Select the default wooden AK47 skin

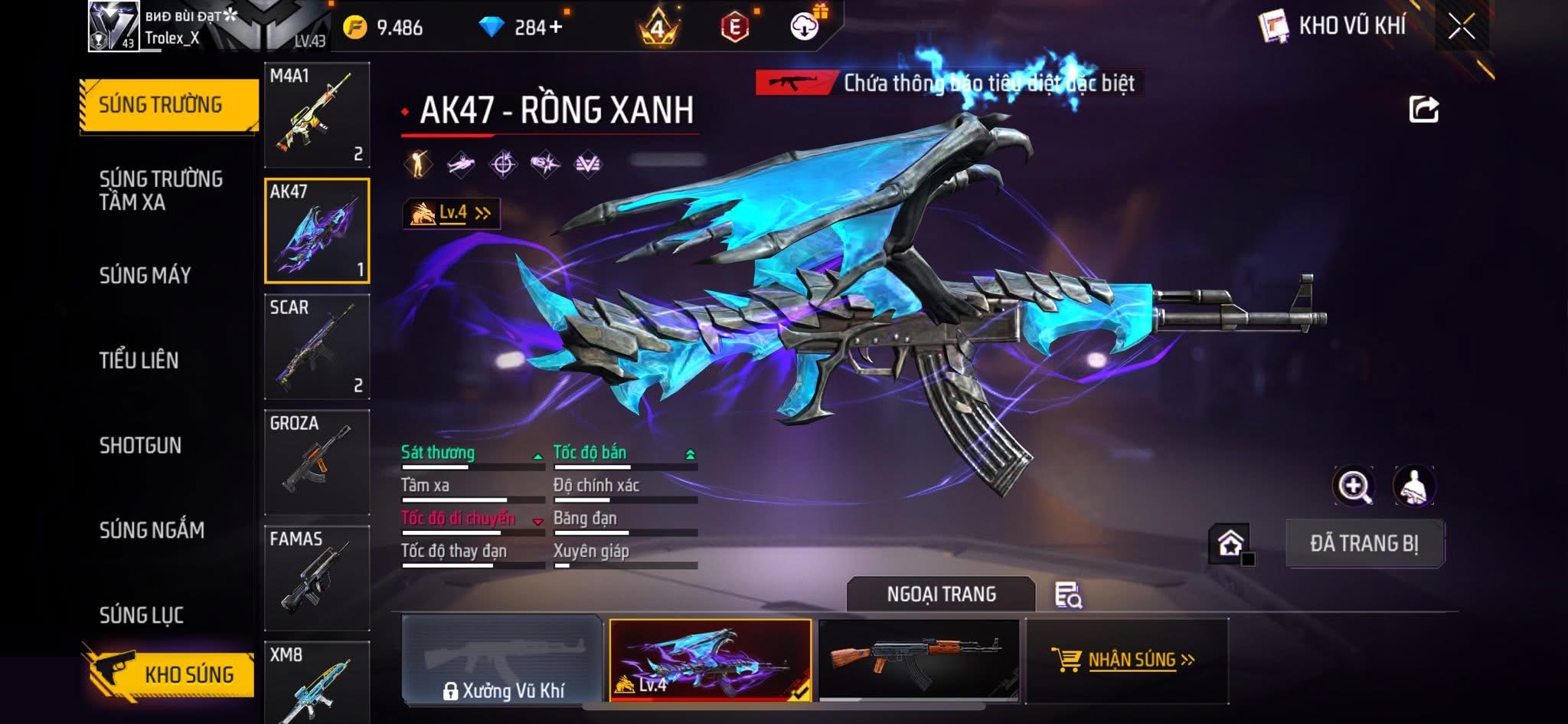click(919, 660)
